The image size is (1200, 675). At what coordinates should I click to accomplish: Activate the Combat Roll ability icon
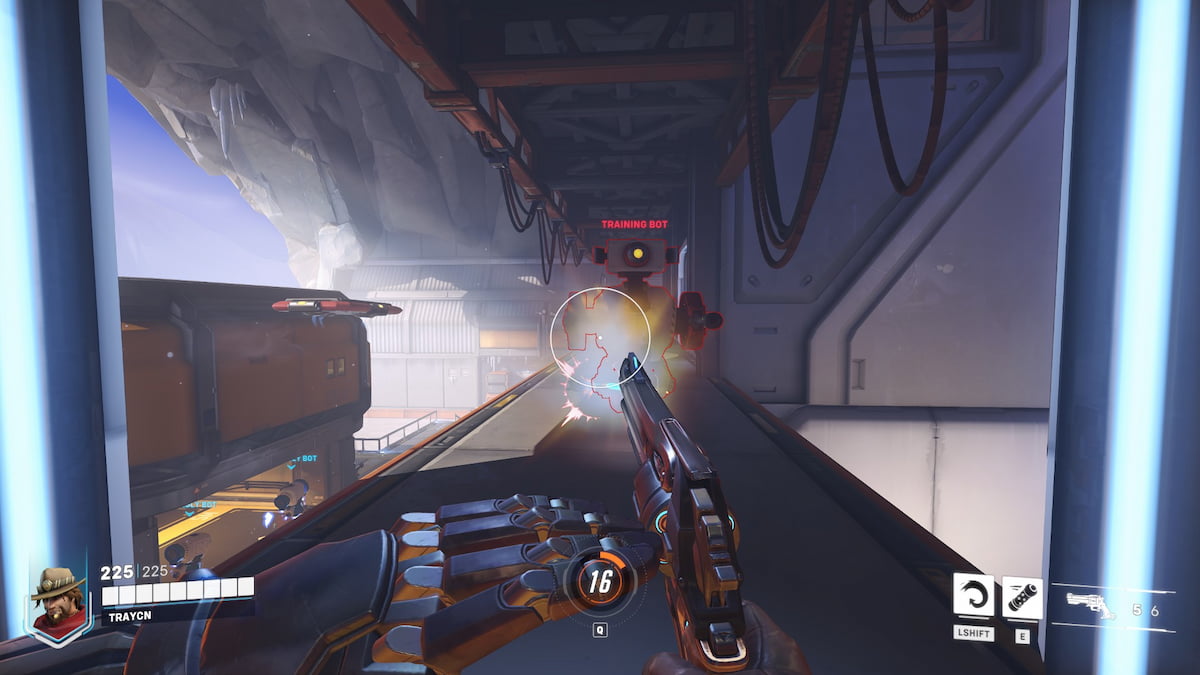pos(972,596)
